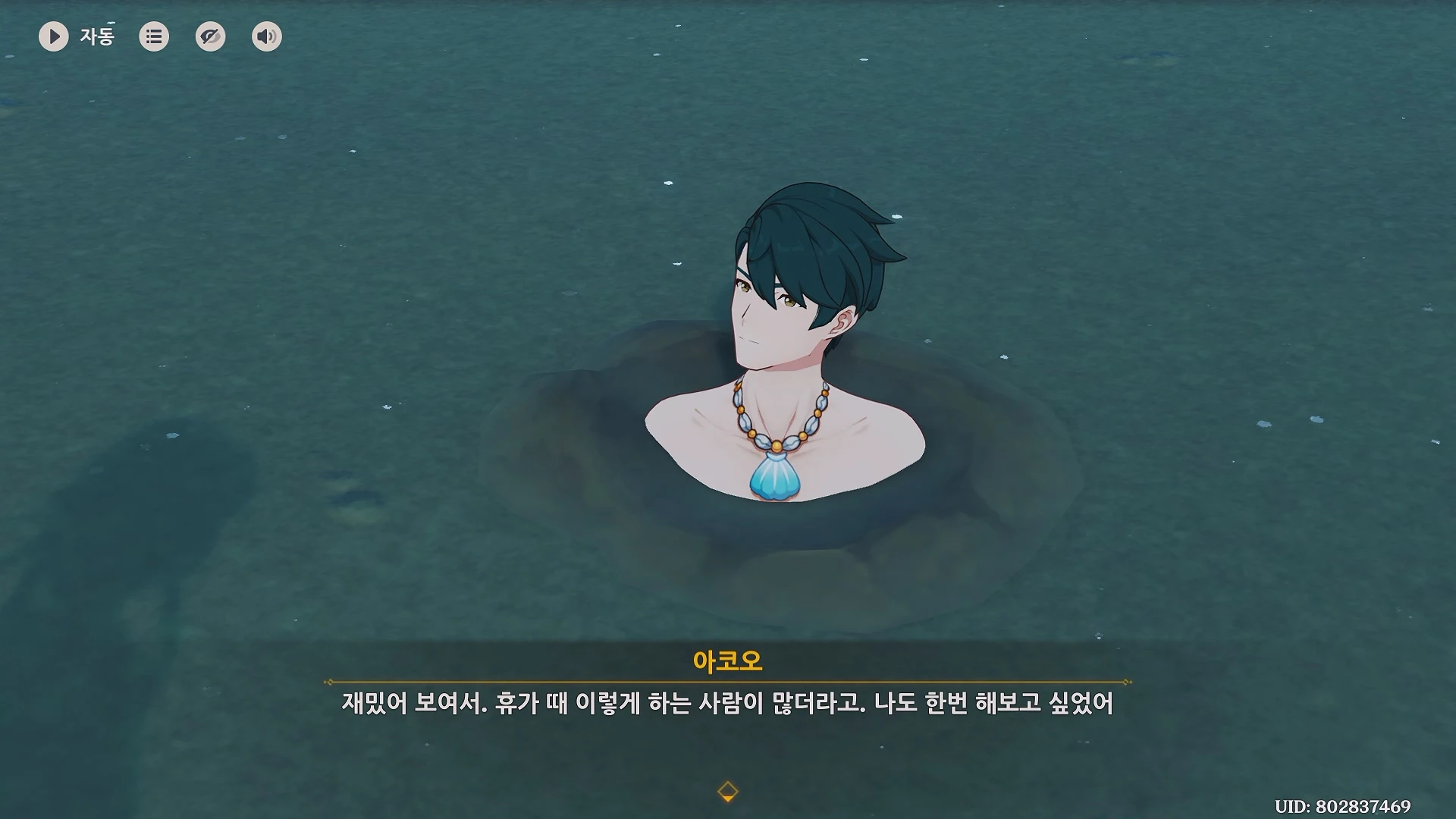Select the 자동 auto label

coord(96,36)
